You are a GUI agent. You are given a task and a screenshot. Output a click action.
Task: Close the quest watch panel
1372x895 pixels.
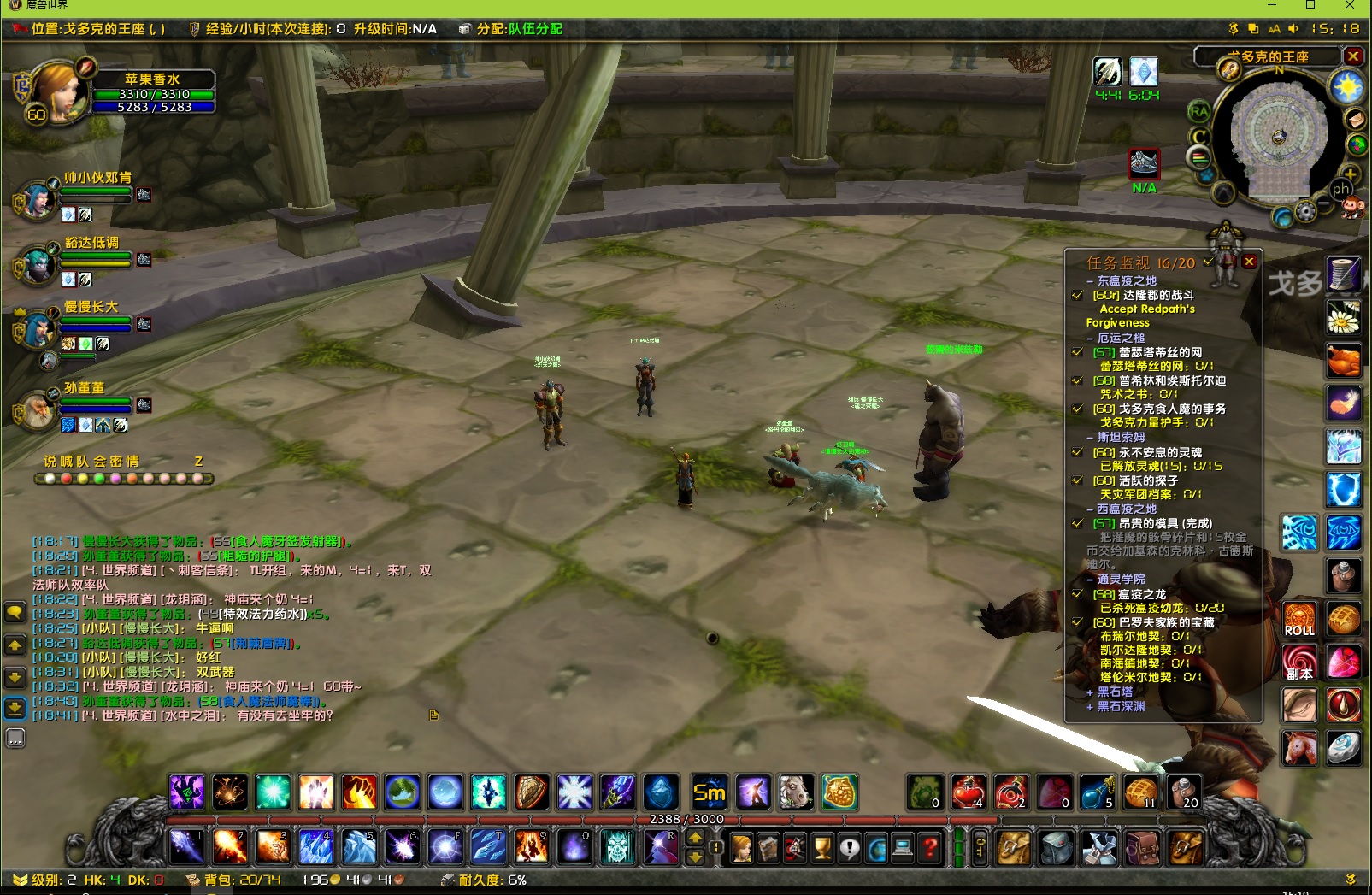1249,262
